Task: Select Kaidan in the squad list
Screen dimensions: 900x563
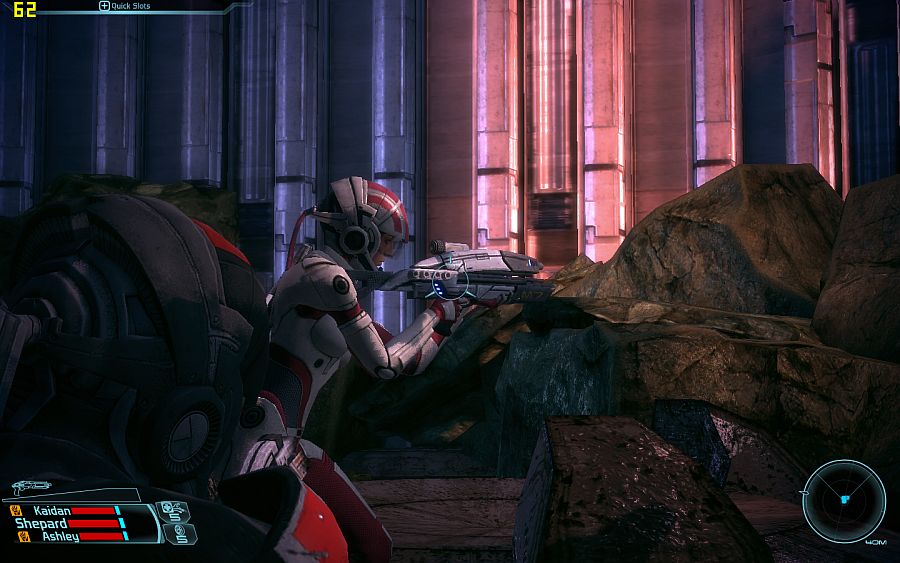Action: pyautogui.click(x=50, y=510)
